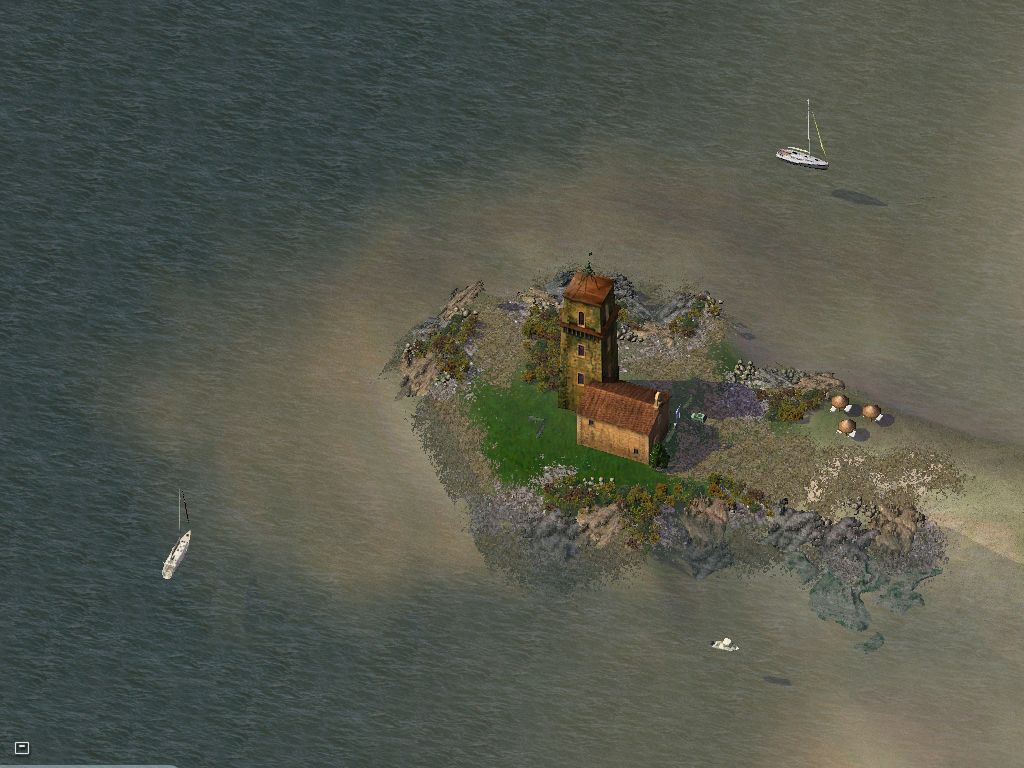Click the small show-interface toggle icon

pos(22,747)
